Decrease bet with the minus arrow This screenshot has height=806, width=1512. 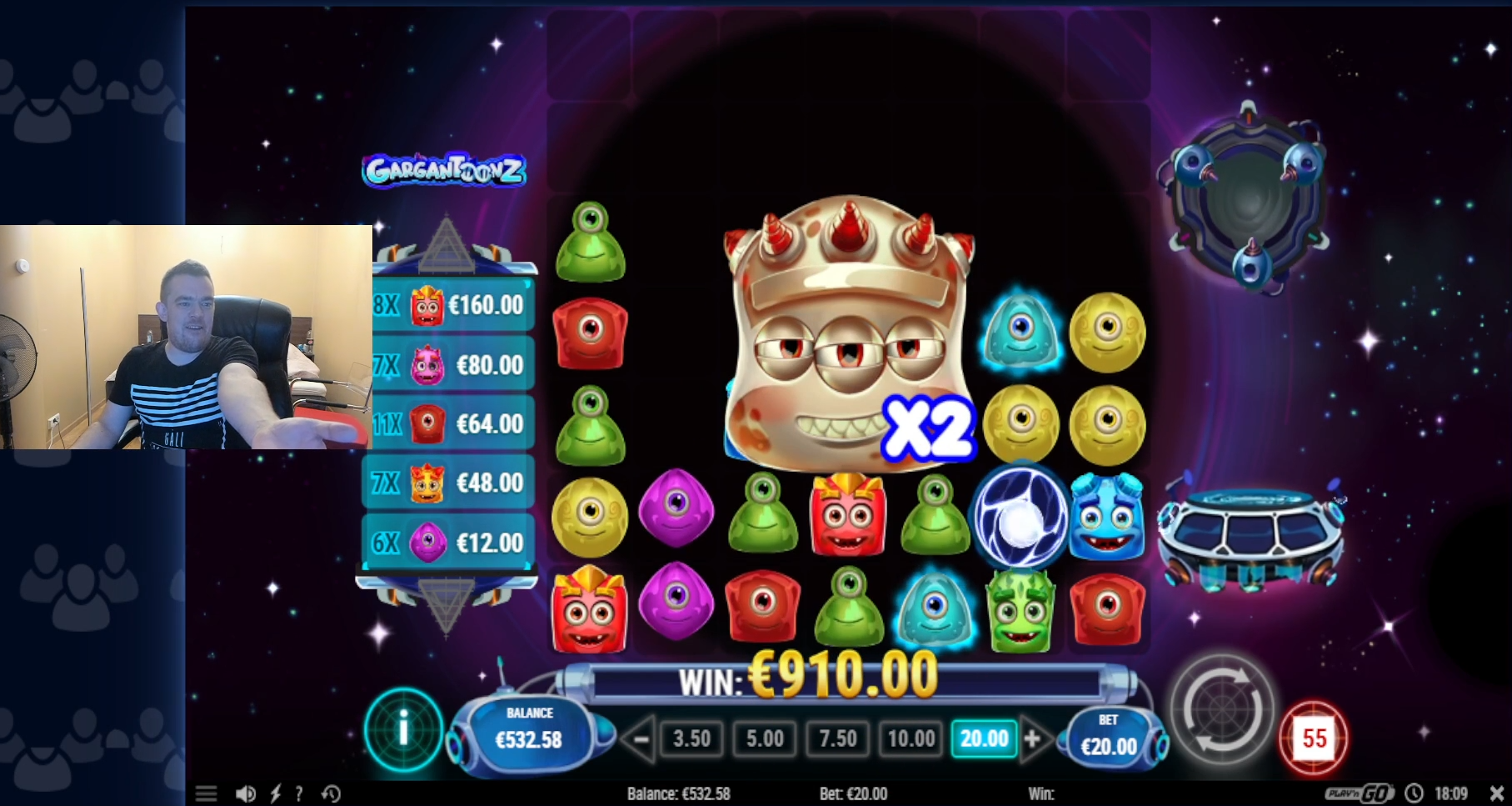tap(640, 739)
